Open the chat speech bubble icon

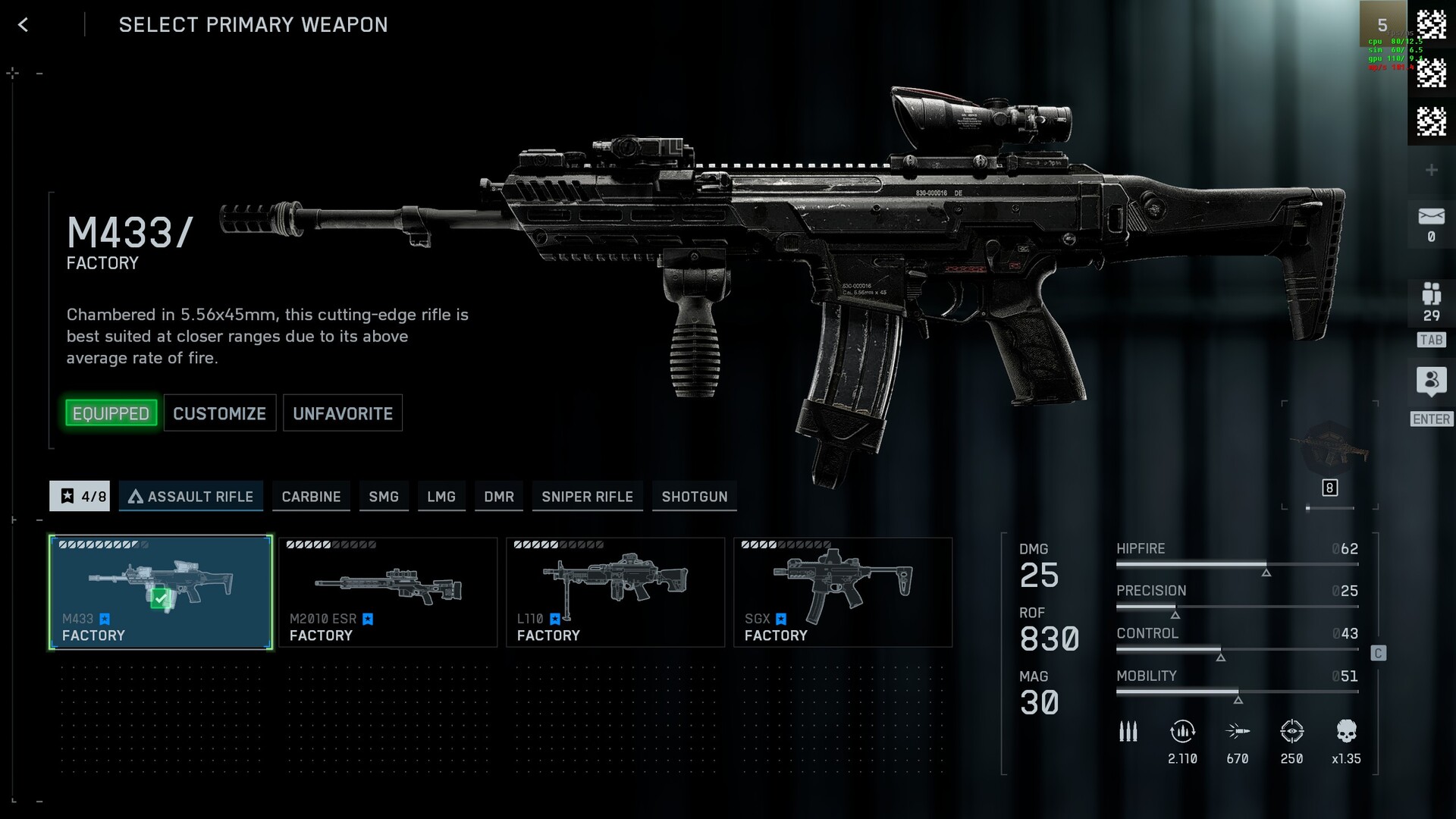(x=1431, y=381)
